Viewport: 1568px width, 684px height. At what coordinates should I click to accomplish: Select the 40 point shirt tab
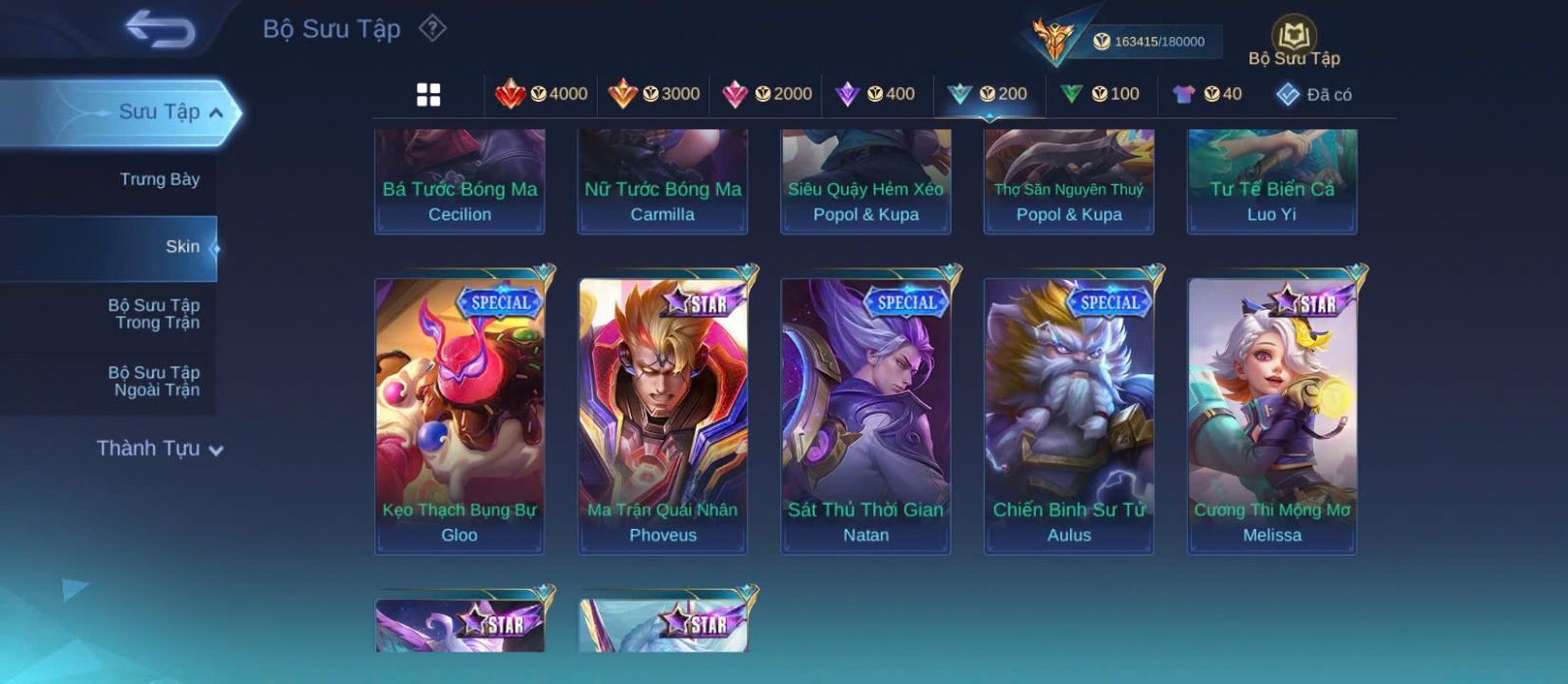pos(1207,94)
